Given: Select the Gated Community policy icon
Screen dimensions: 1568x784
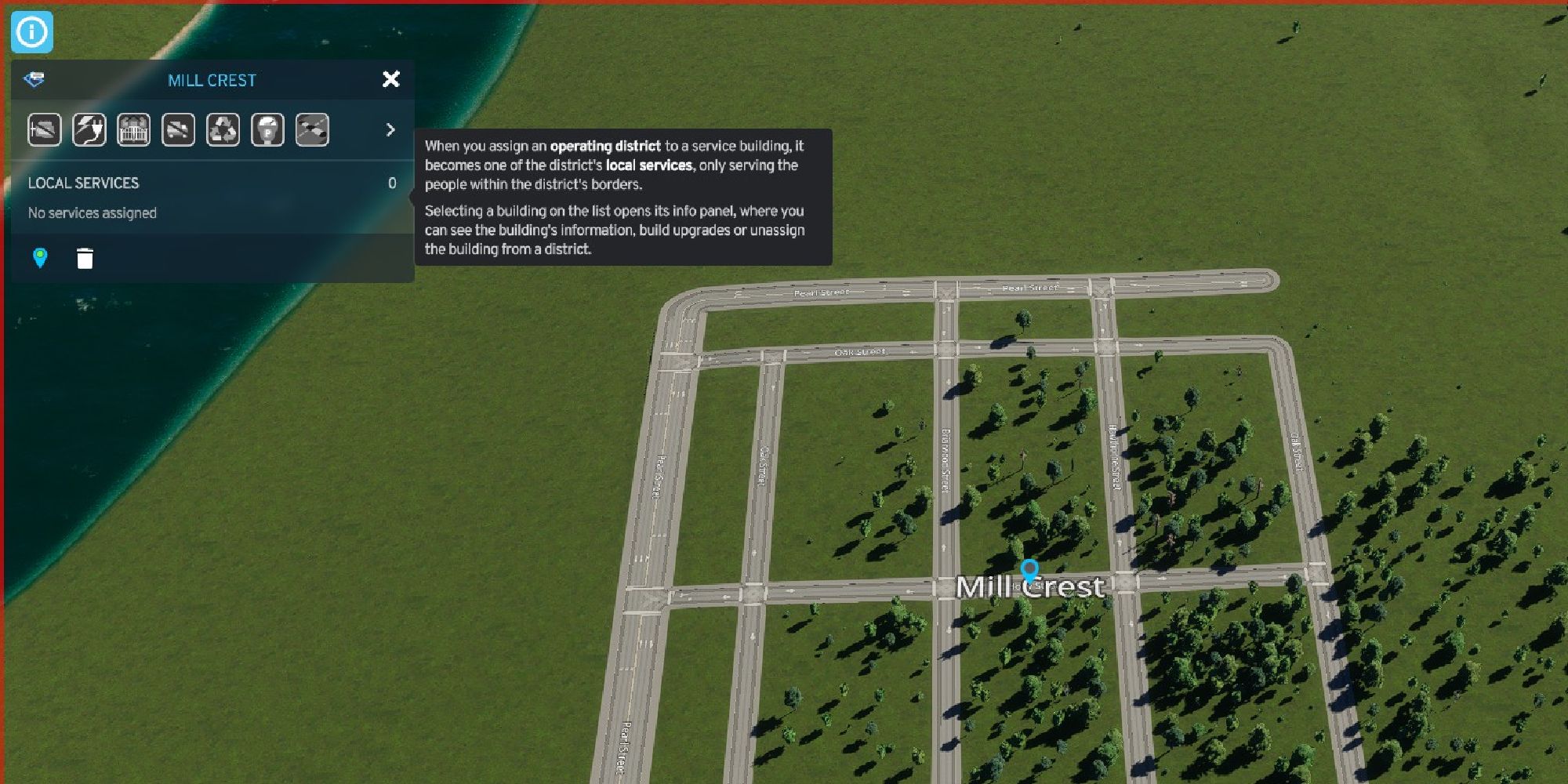Looking at the screenshot, I should tap(134, 129).
